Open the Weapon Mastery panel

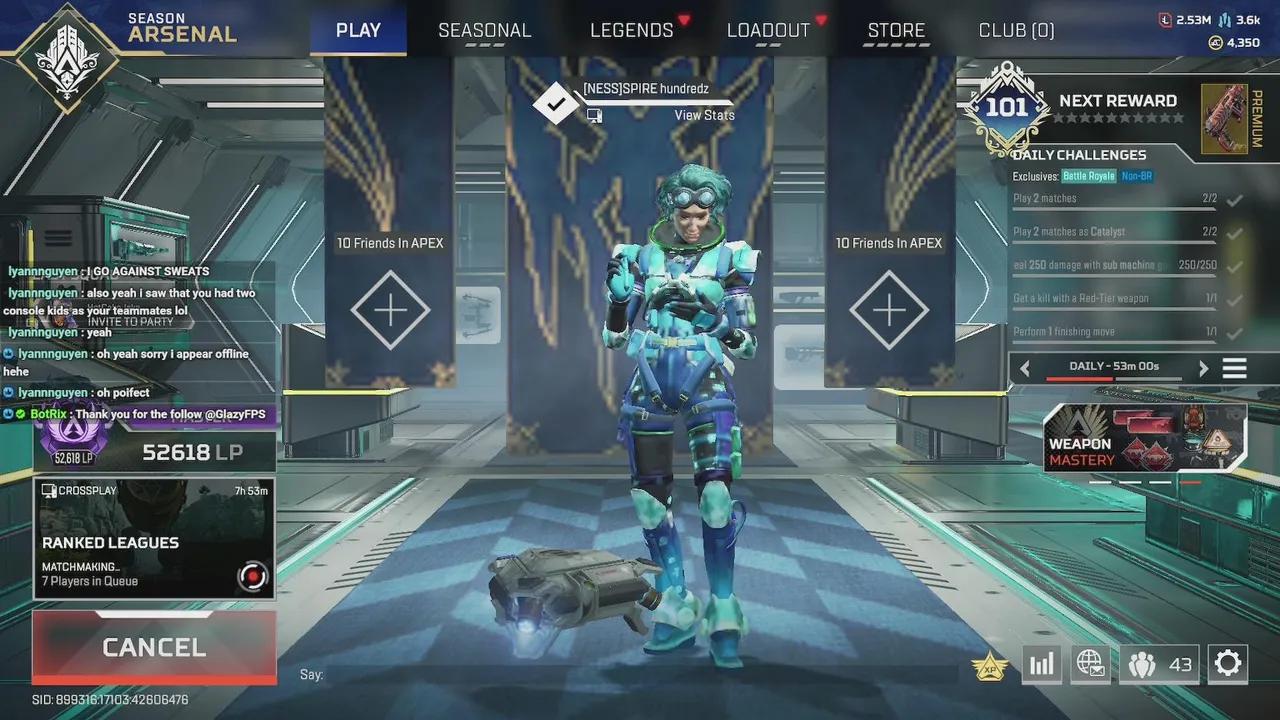[x=1146, y=439]
